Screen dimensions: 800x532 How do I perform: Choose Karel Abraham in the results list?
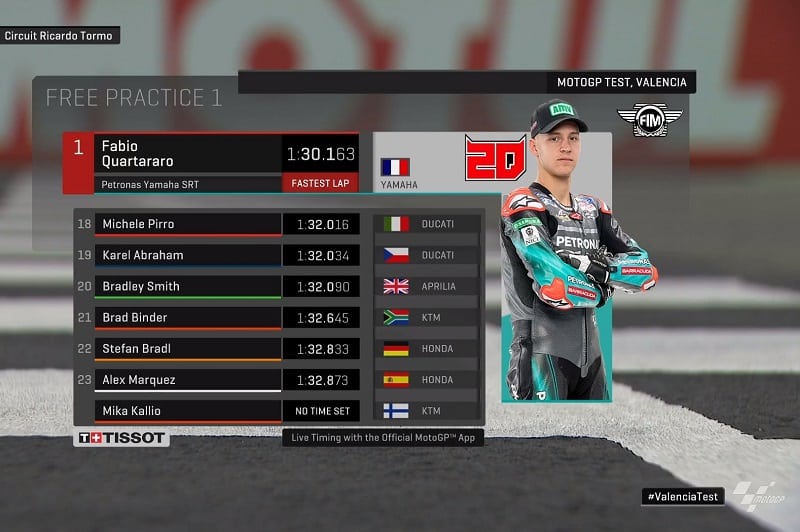point(188,255)
